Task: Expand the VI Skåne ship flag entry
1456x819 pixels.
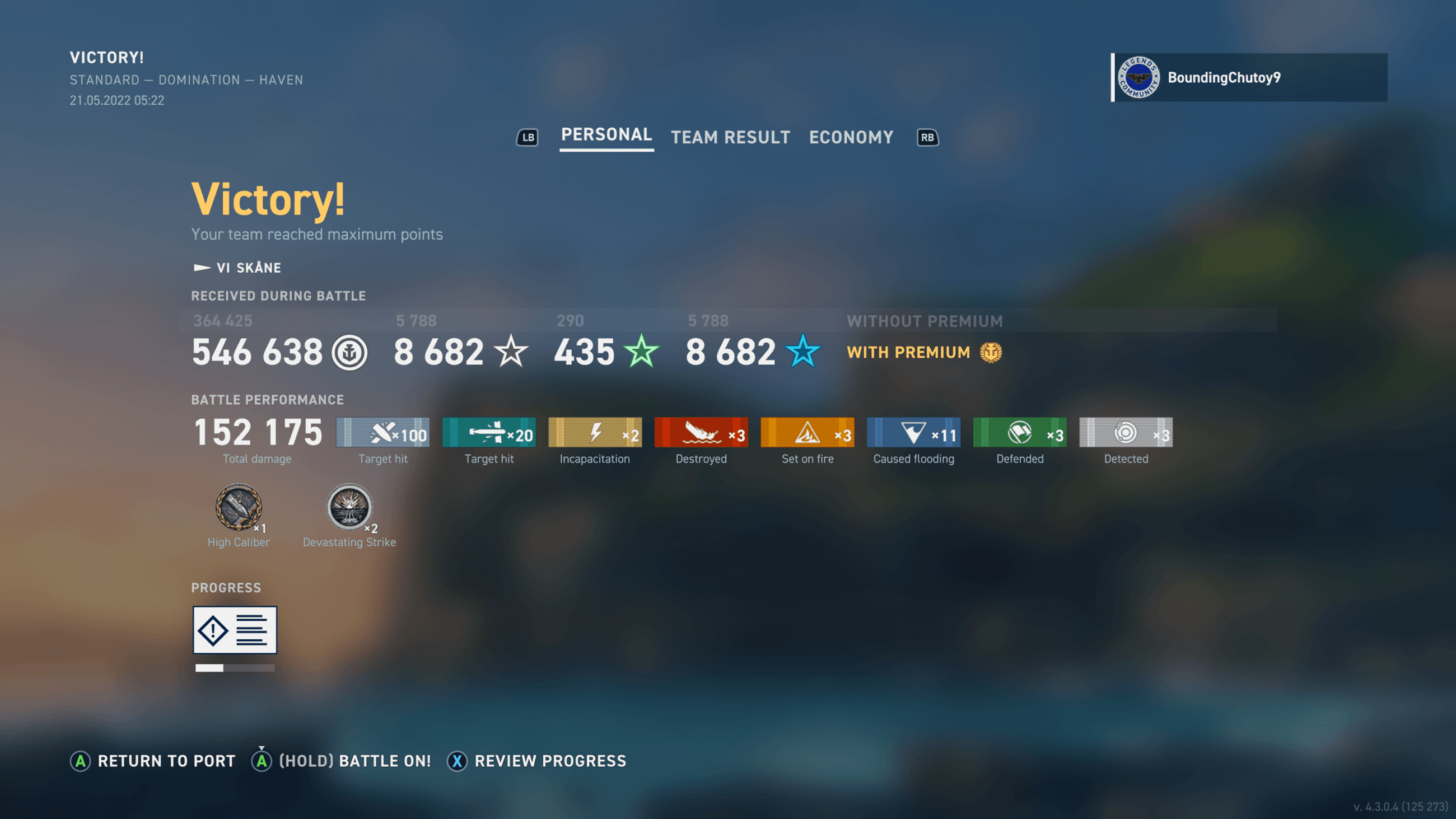Action: (237, 268)
